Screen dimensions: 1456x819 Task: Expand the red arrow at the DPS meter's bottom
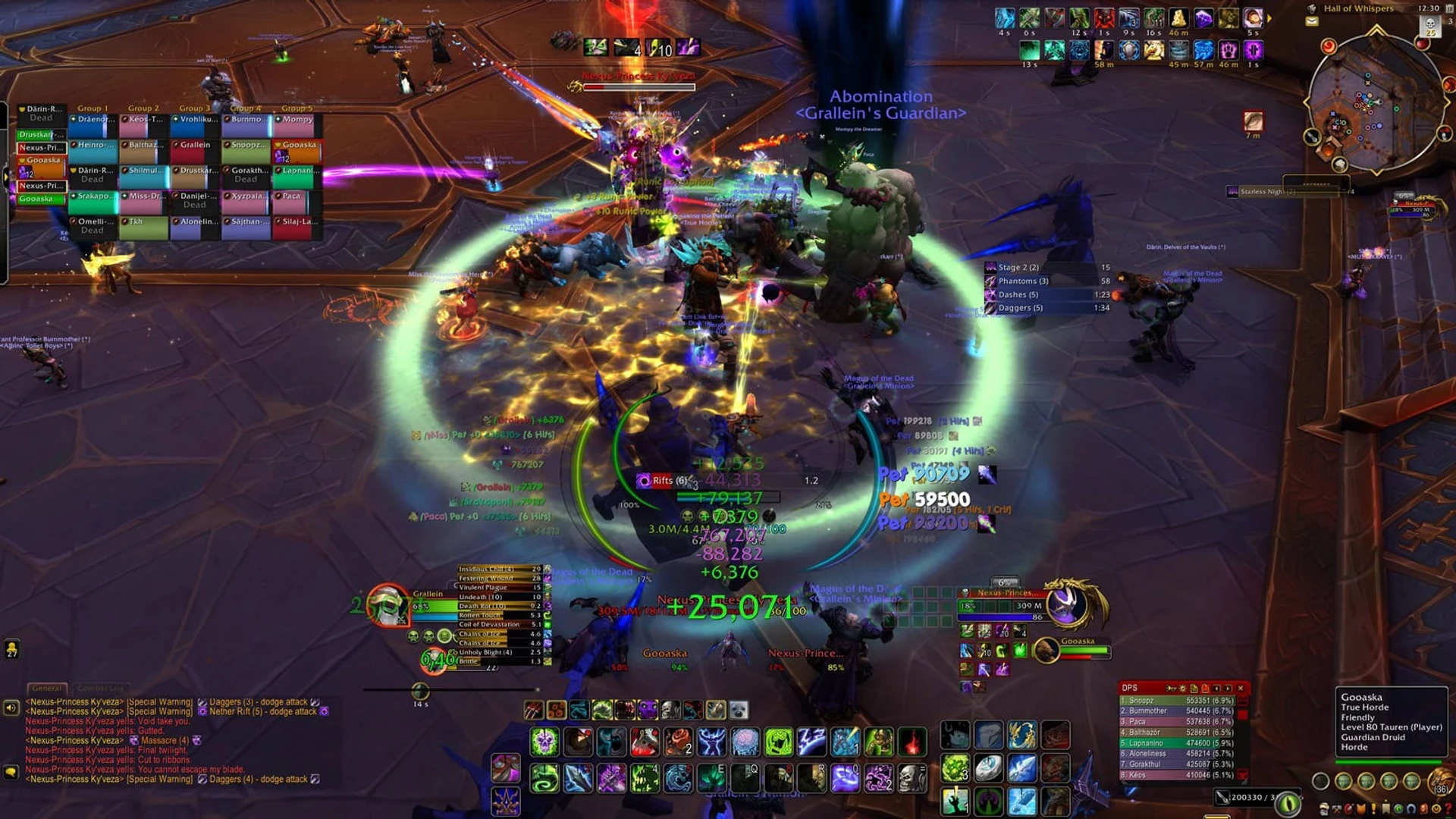click(1242, 775)
